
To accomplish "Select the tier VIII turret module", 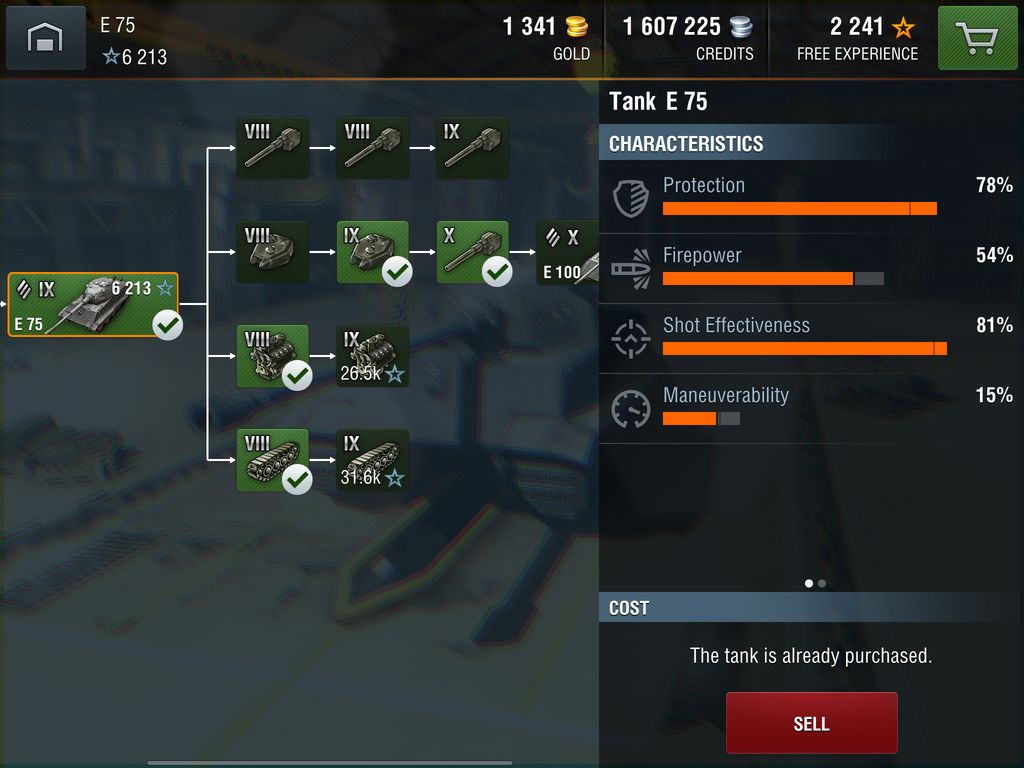I will (x=272, y=252).
